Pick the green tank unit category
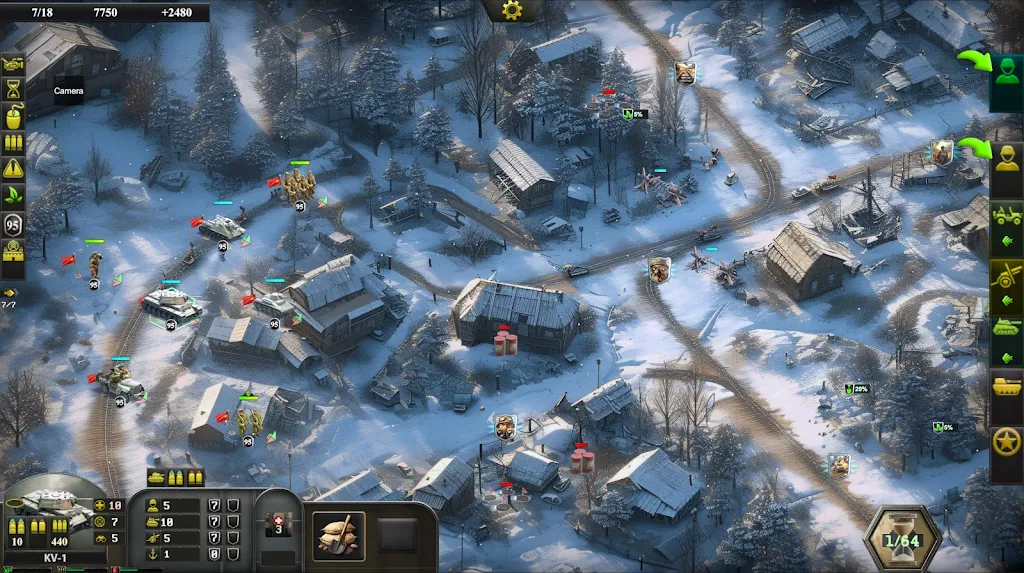 point(1006,329)
